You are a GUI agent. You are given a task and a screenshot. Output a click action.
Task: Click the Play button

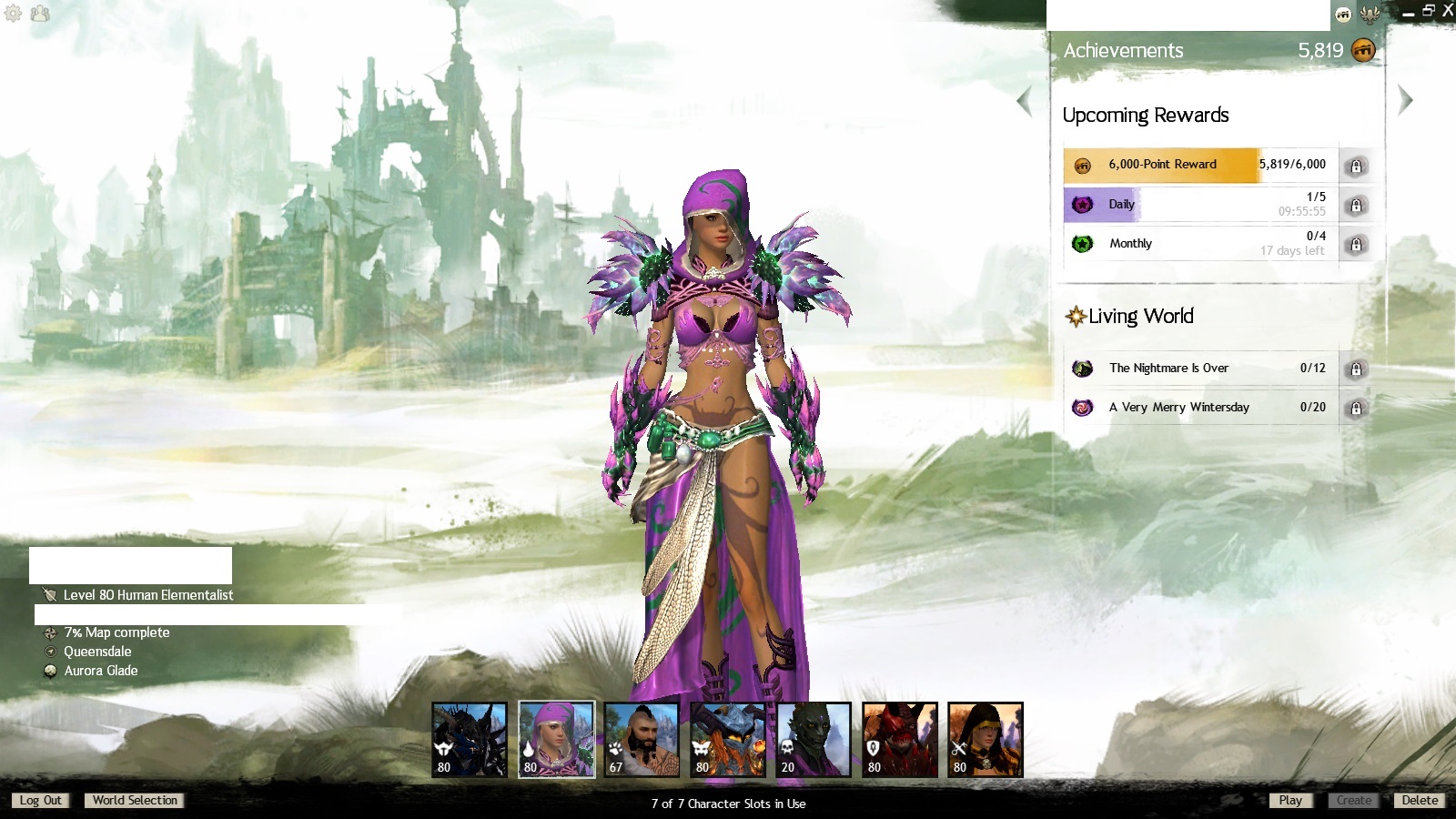tap(1290, 801)
